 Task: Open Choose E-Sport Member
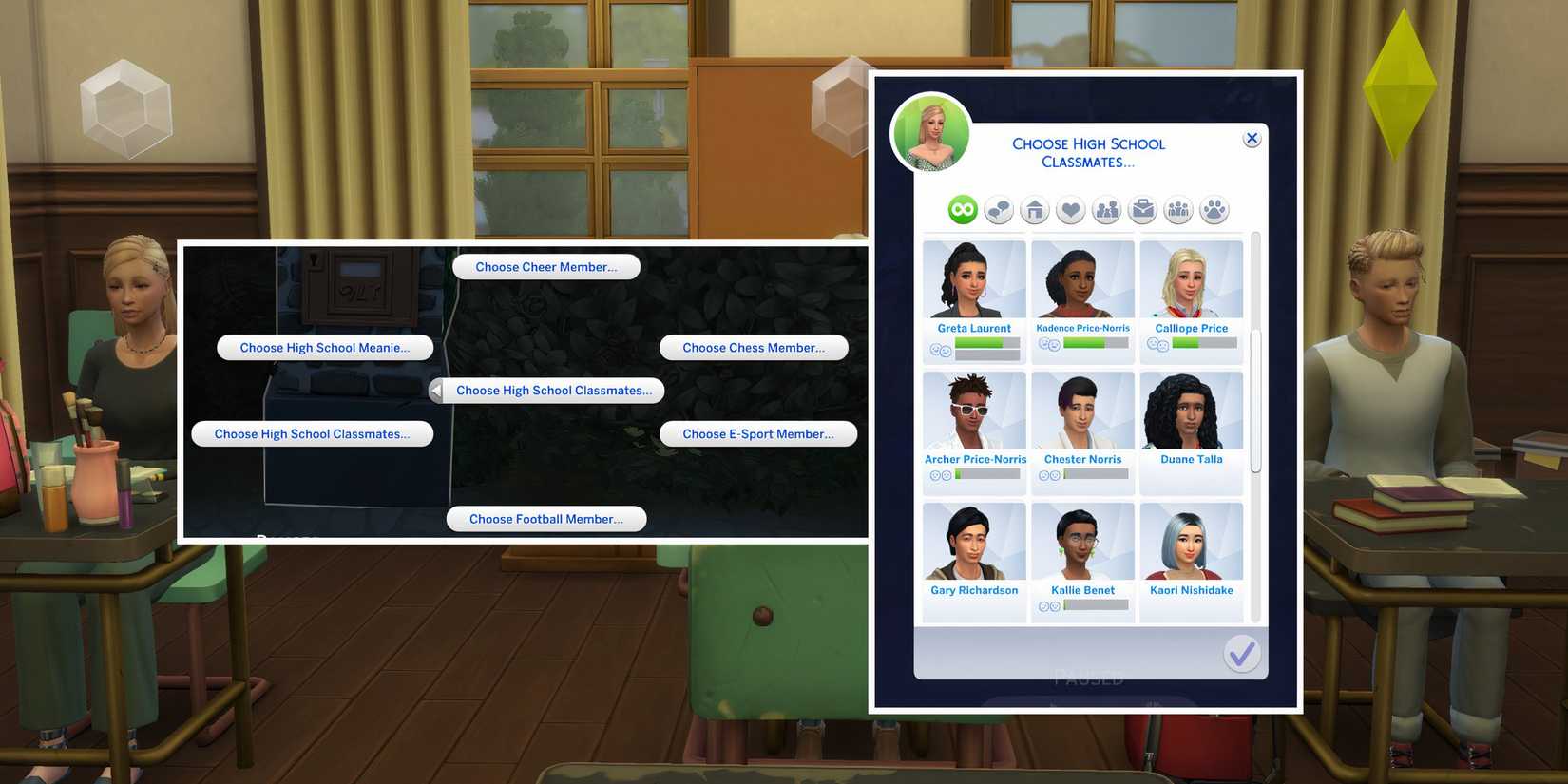757,433
